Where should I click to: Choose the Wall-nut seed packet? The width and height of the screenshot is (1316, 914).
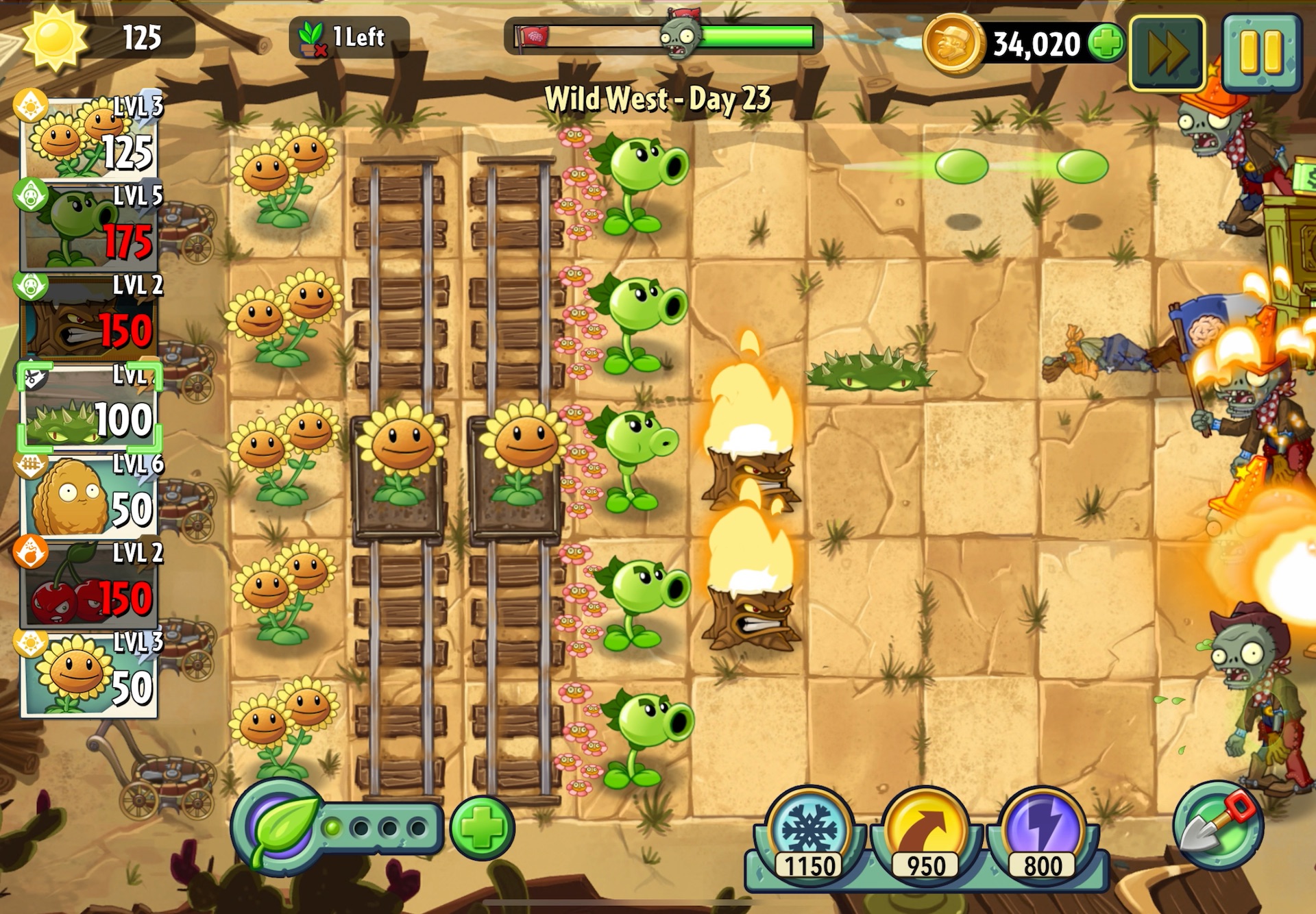pyautogui.click(x=90, y=497)
